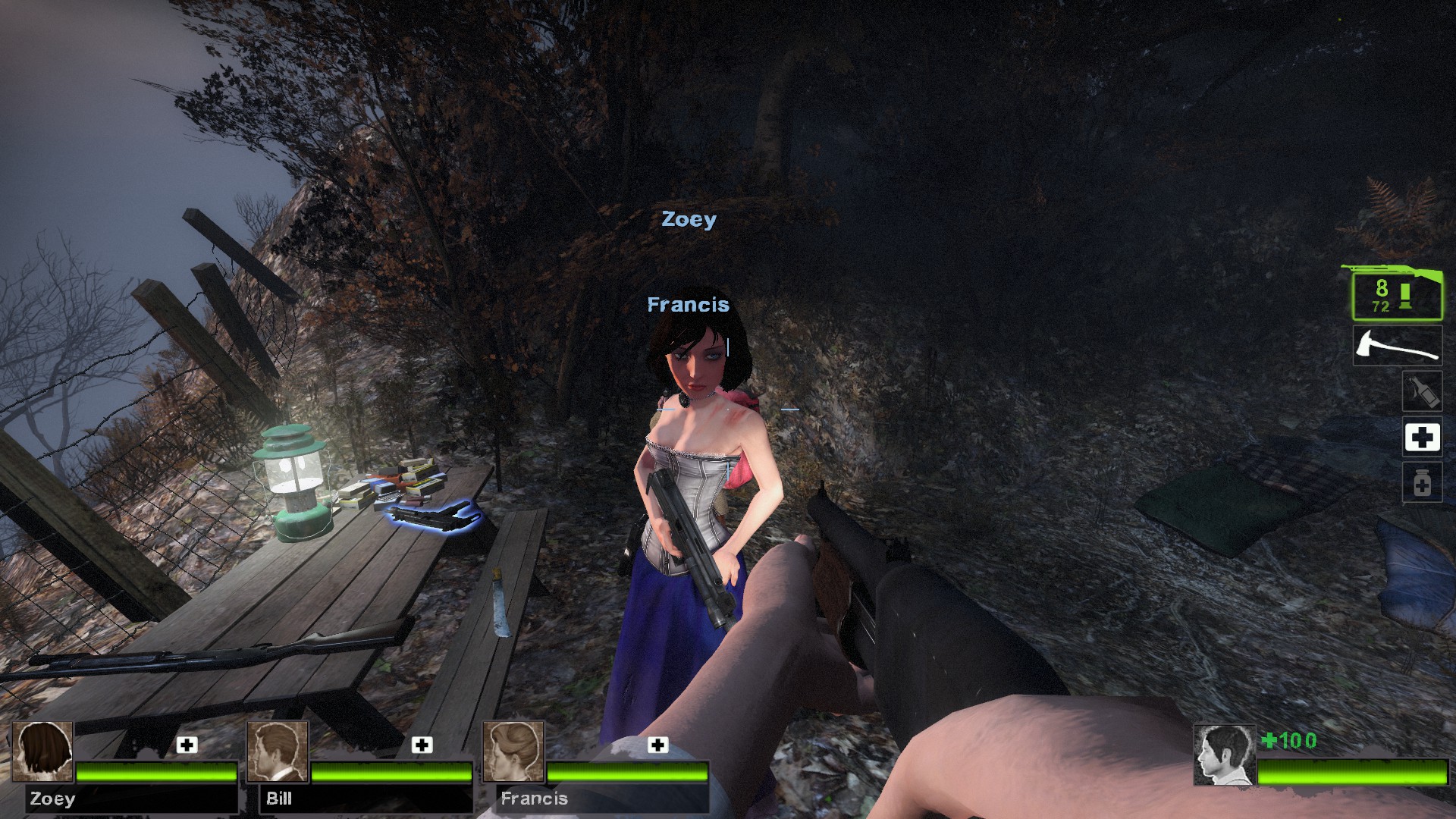The width and height of the screenshot is (1456, 819).
Task: Click Bill's first aid kit indicator
Action: click(x=422, y=745)
